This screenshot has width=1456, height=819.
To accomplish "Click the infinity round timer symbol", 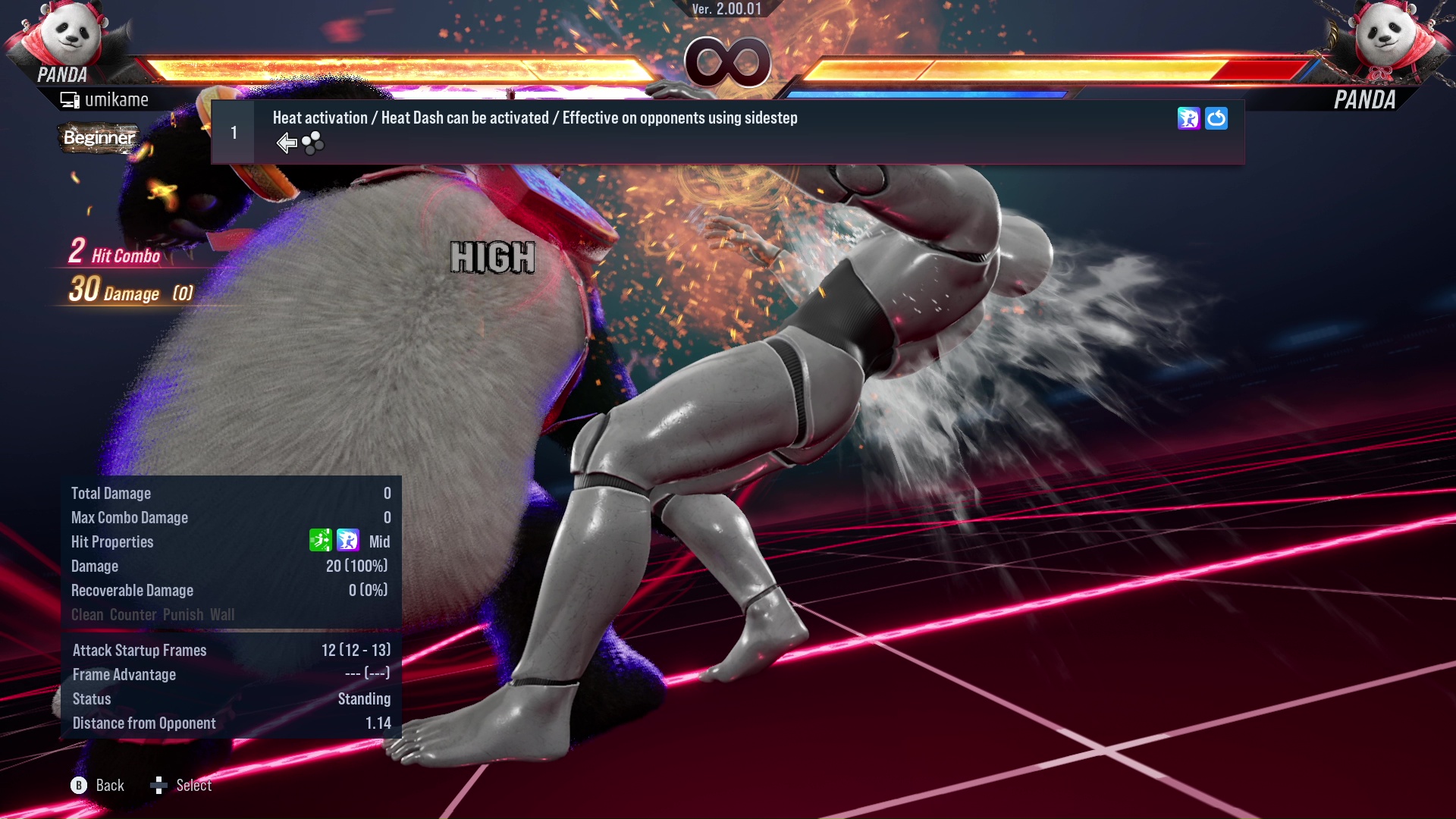I will point(728,62).
